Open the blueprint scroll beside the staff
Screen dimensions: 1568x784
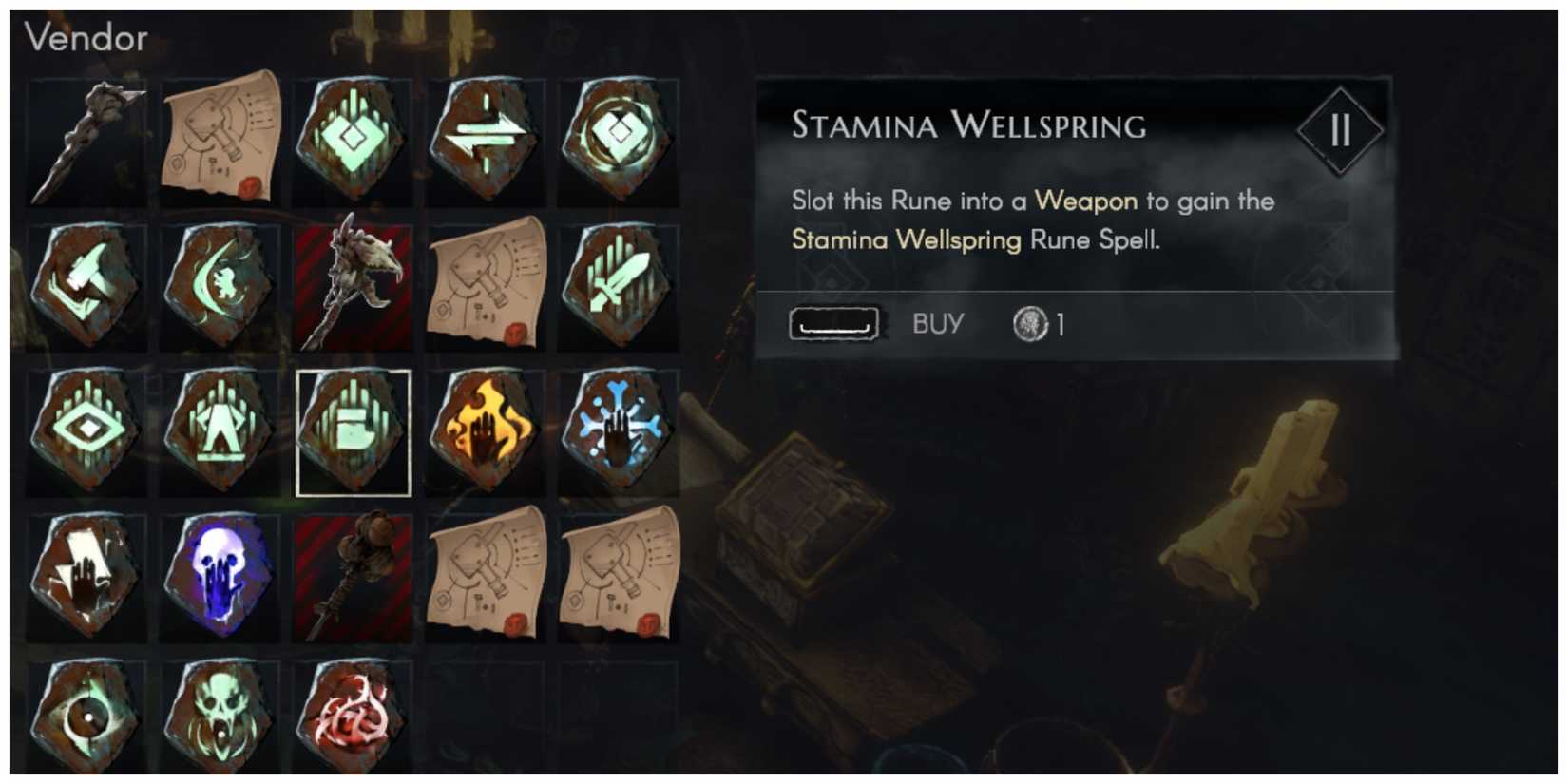[x=221, y=143]
